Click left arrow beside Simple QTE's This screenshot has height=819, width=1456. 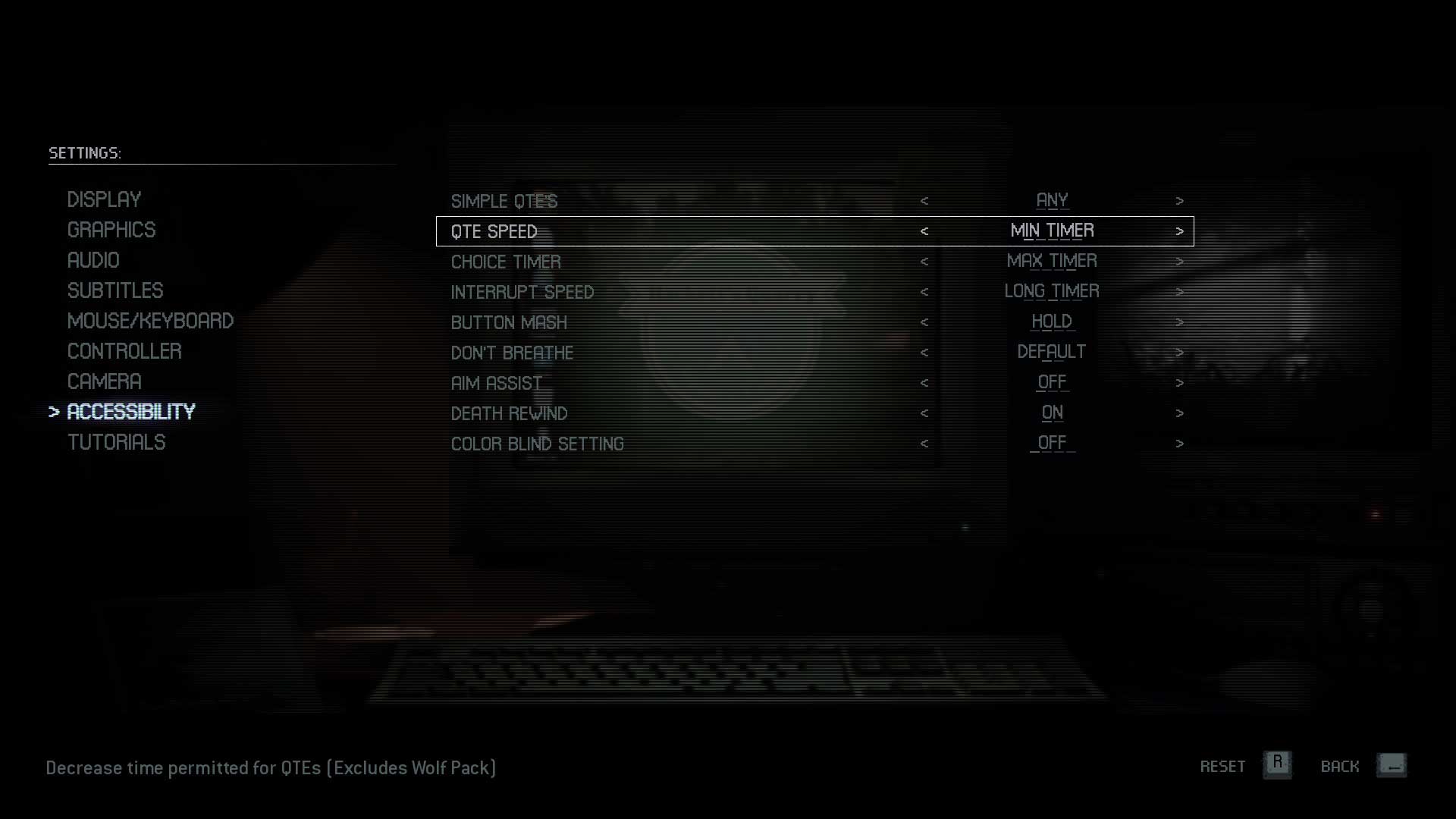925,201
